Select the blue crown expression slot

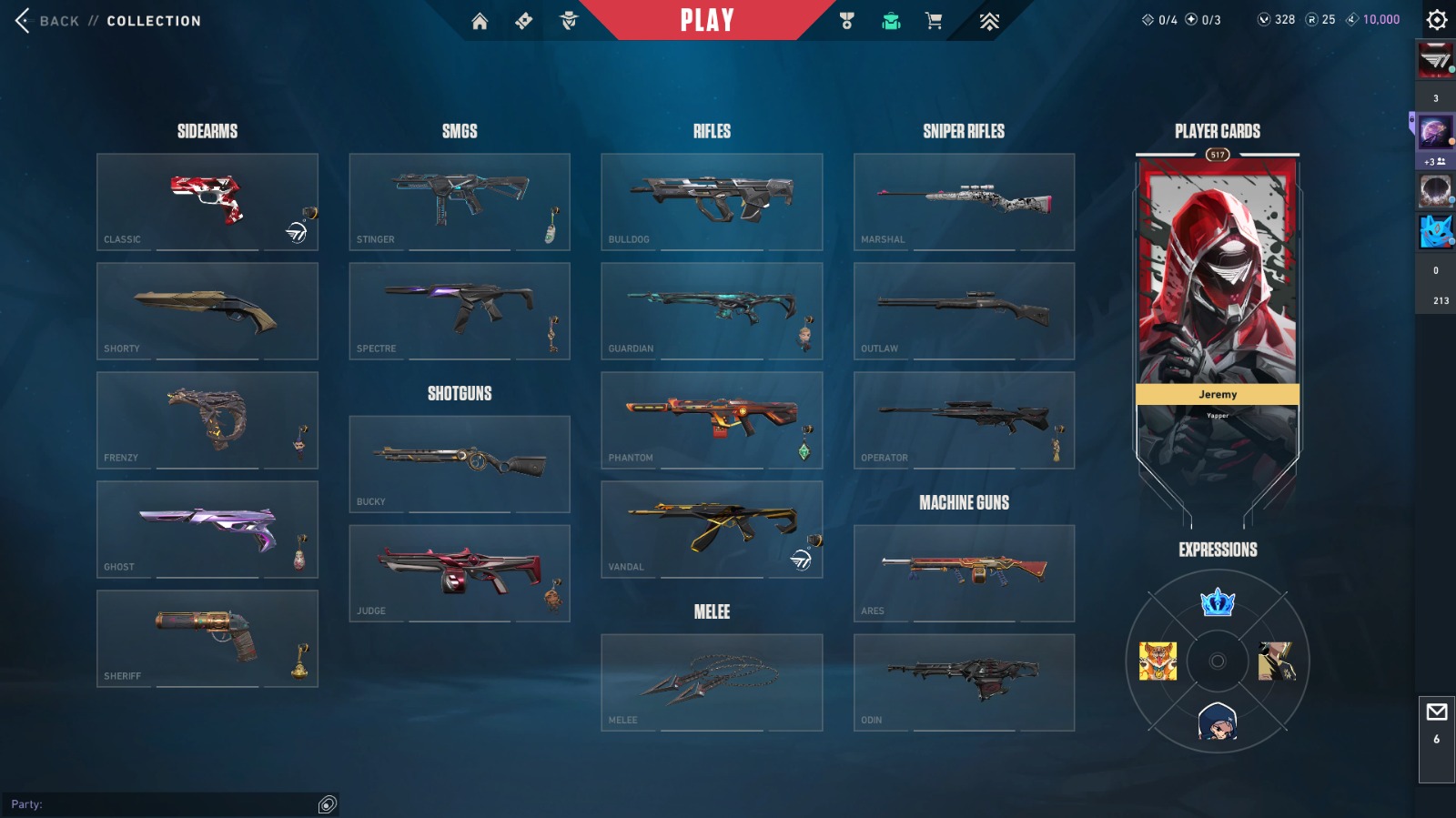(x=1218, y=601)
